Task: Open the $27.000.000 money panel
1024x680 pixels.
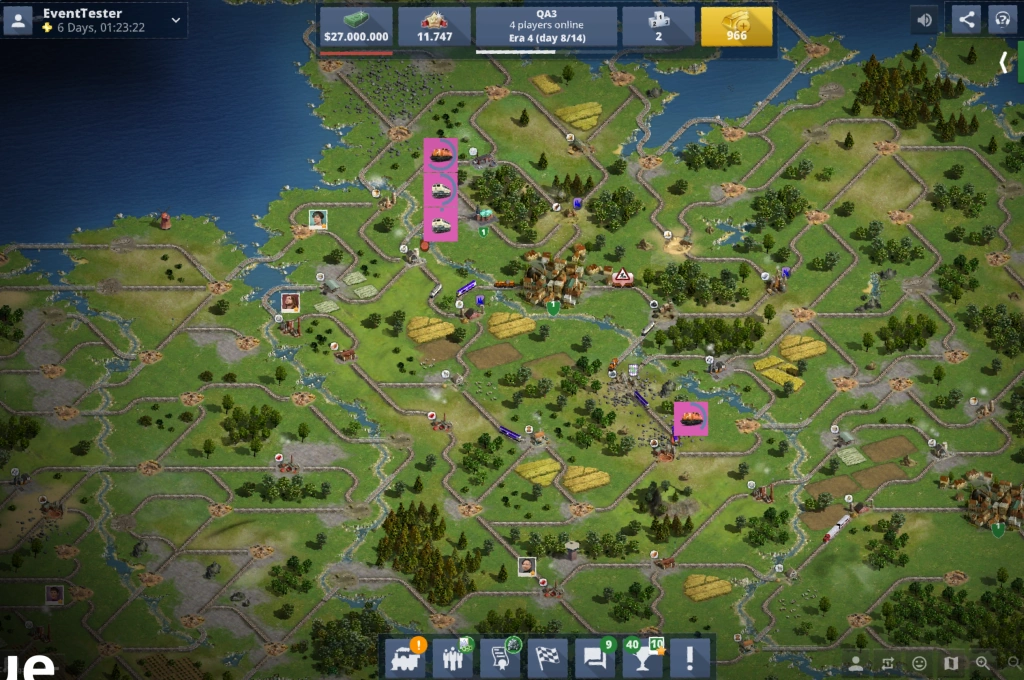Action: pyautogui.click(x=356, y=27)
